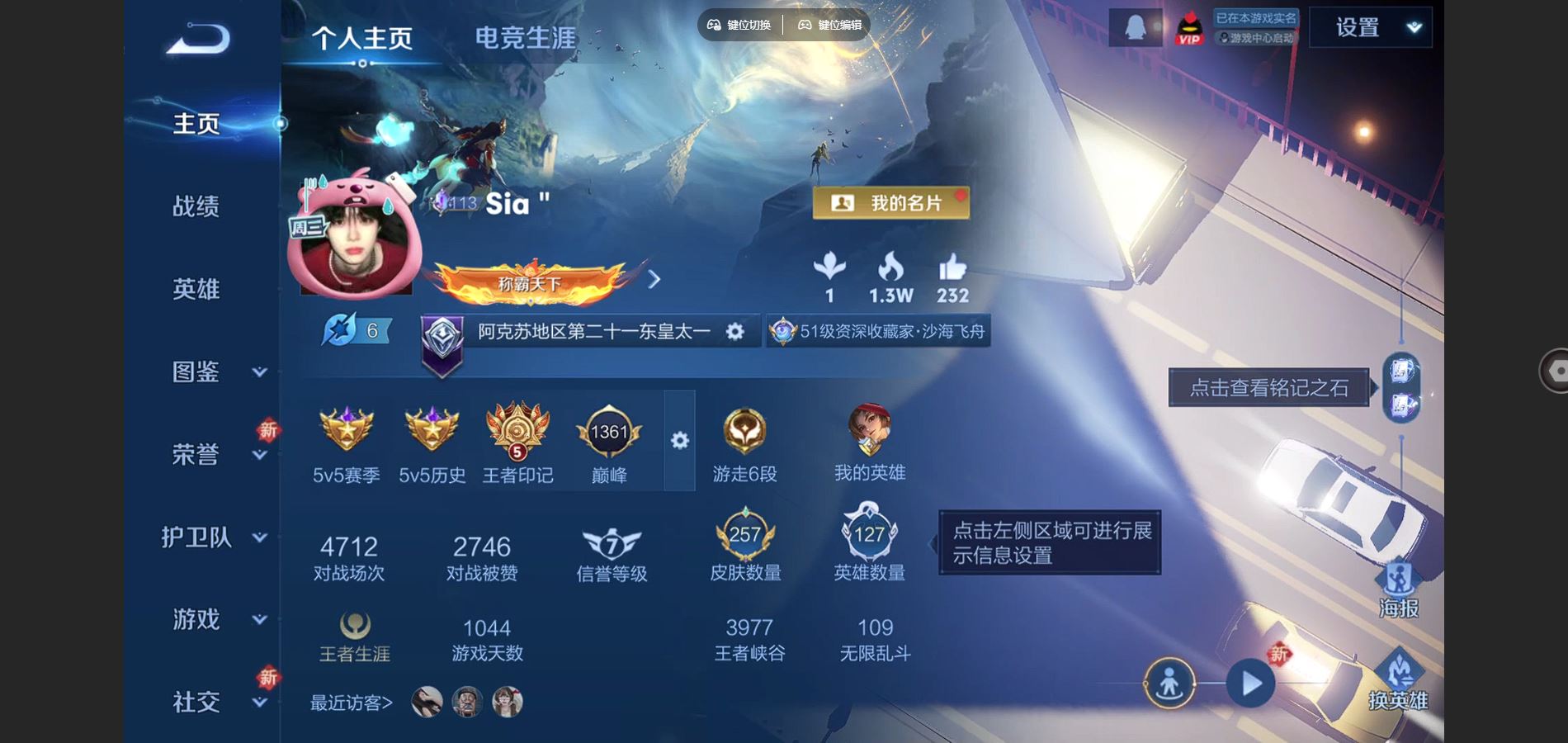Open title display settings gear

click(x=733, y=331)
